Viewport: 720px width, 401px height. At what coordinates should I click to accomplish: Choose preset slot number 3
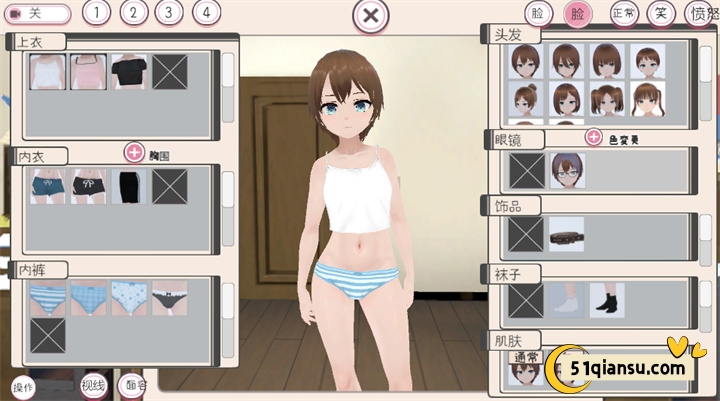point(169,13)
